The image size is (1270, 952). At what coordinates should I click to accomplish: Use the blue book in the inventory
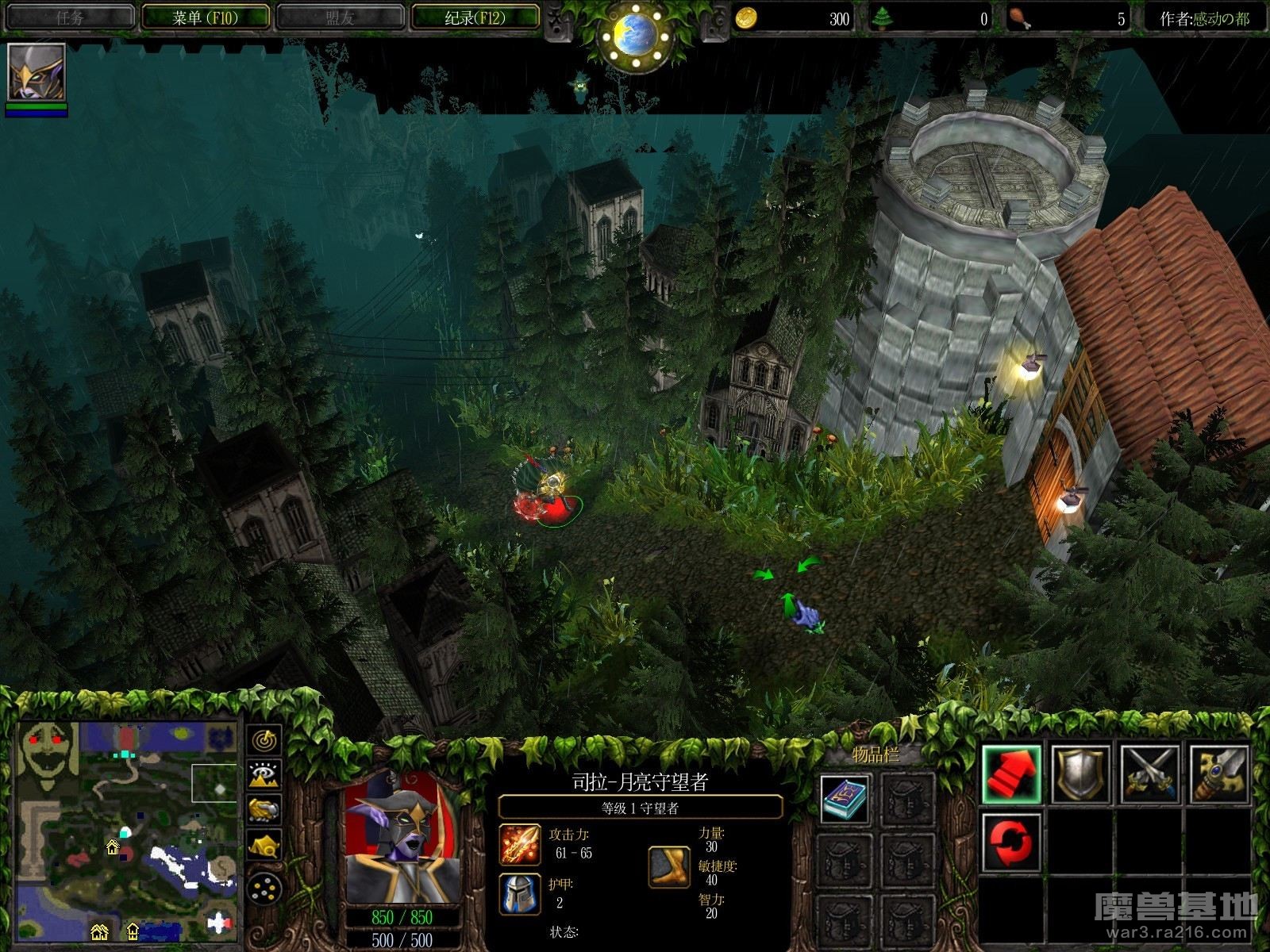[x=845, y=799]
